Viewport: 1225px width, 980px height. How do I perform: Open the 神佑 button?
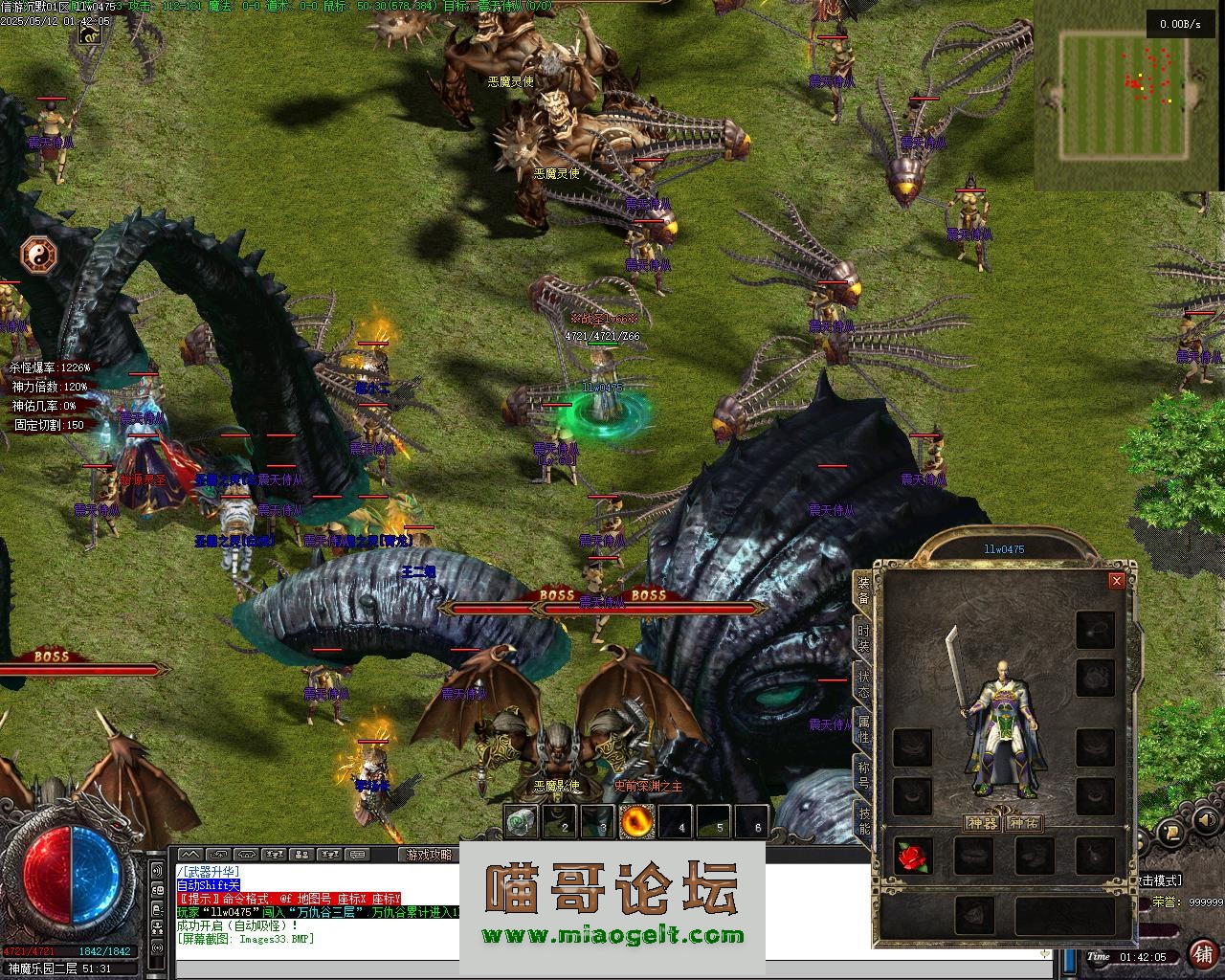point(1024,823)
